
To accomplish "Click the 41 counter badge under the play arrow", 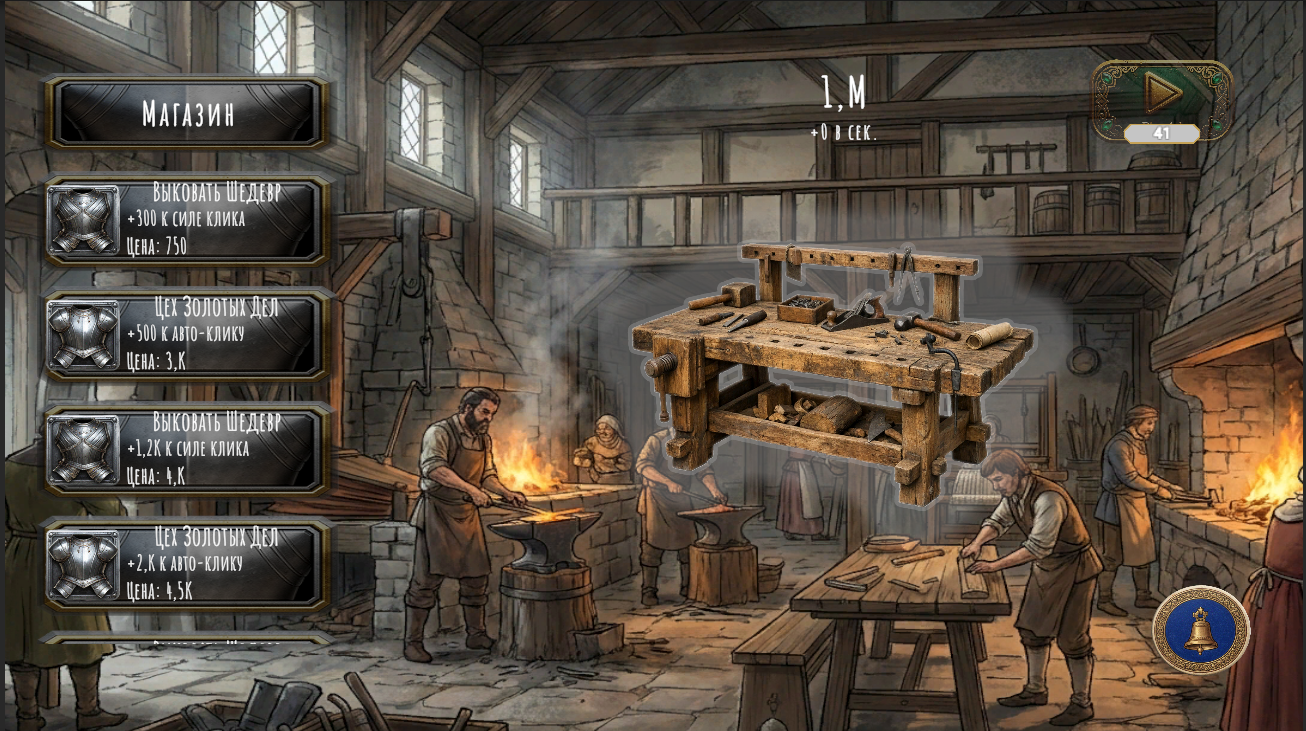I will (x=1162, y=131).
